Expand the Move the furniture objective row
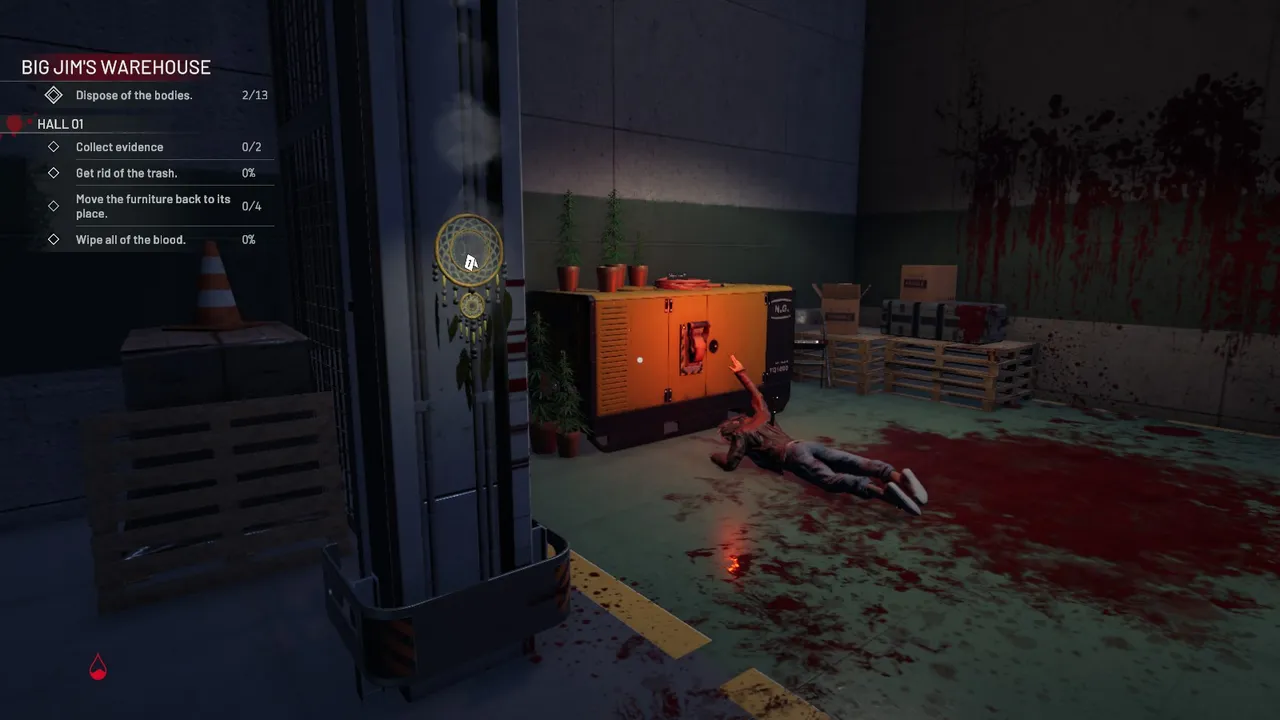 tap(153, 206)
